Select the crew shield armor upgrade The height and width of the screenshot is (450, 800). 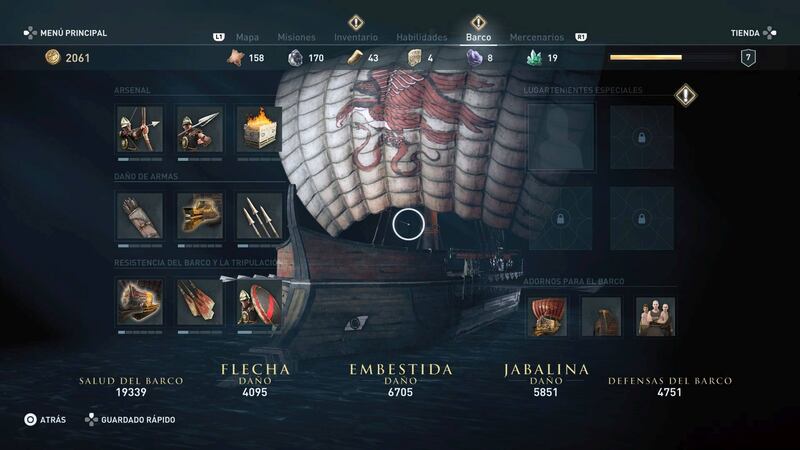pos(259,301)
